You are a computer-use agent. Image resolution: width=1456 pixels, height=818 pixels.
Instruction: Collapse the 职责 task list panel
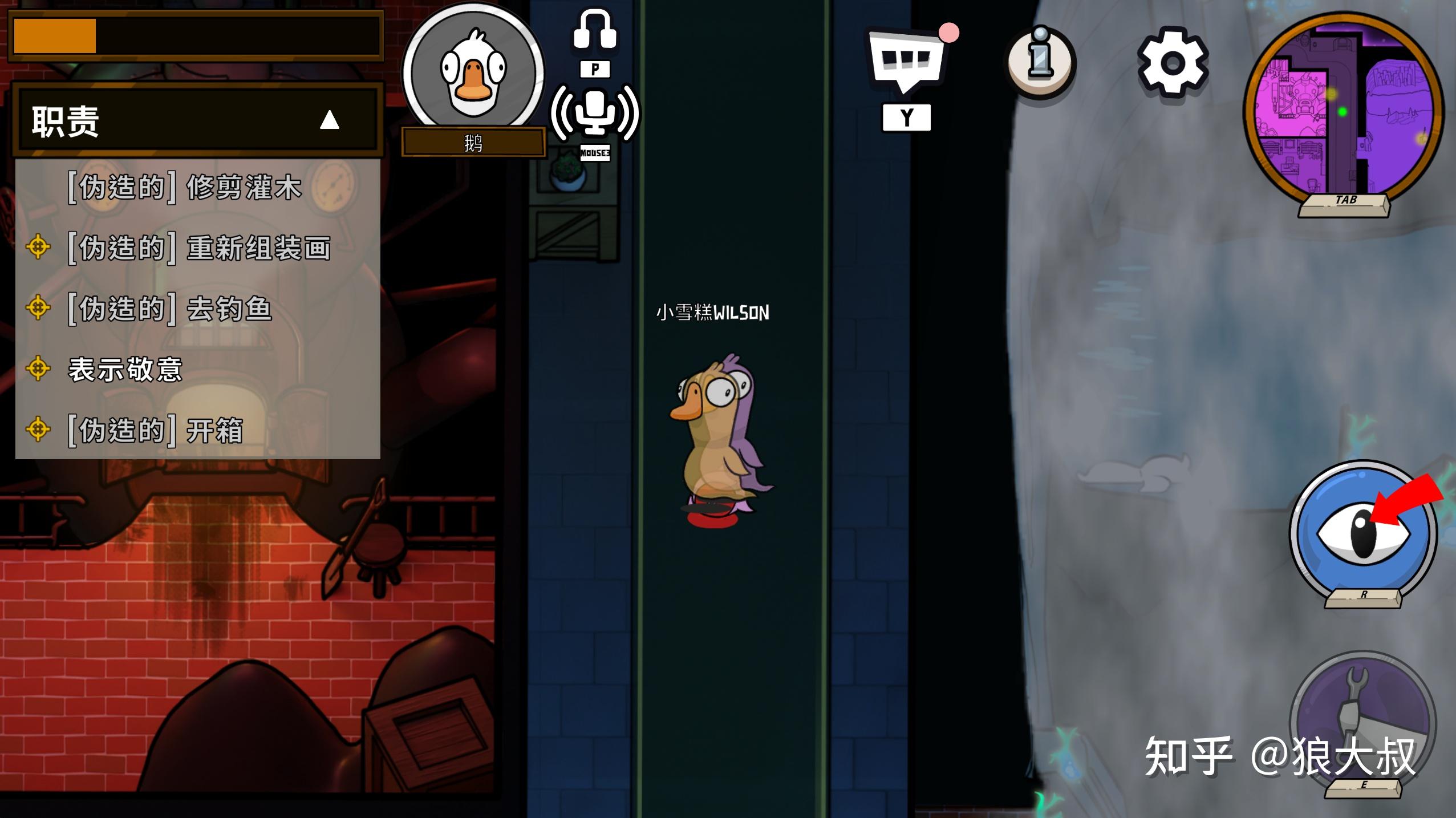coord(329,120)
